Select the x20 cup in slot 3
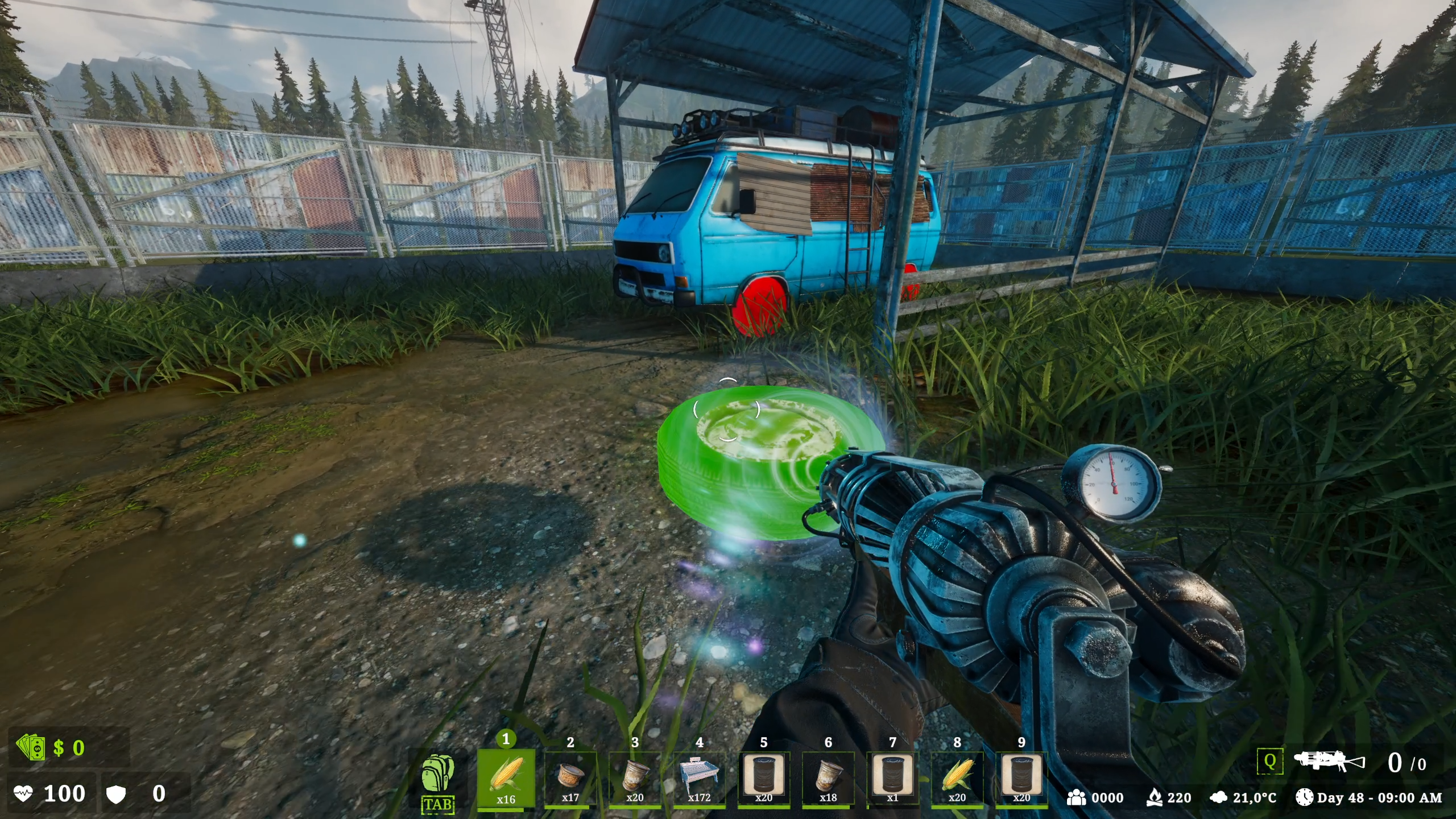This screenshot has height=819, width=1456. (x=635, y=777)
